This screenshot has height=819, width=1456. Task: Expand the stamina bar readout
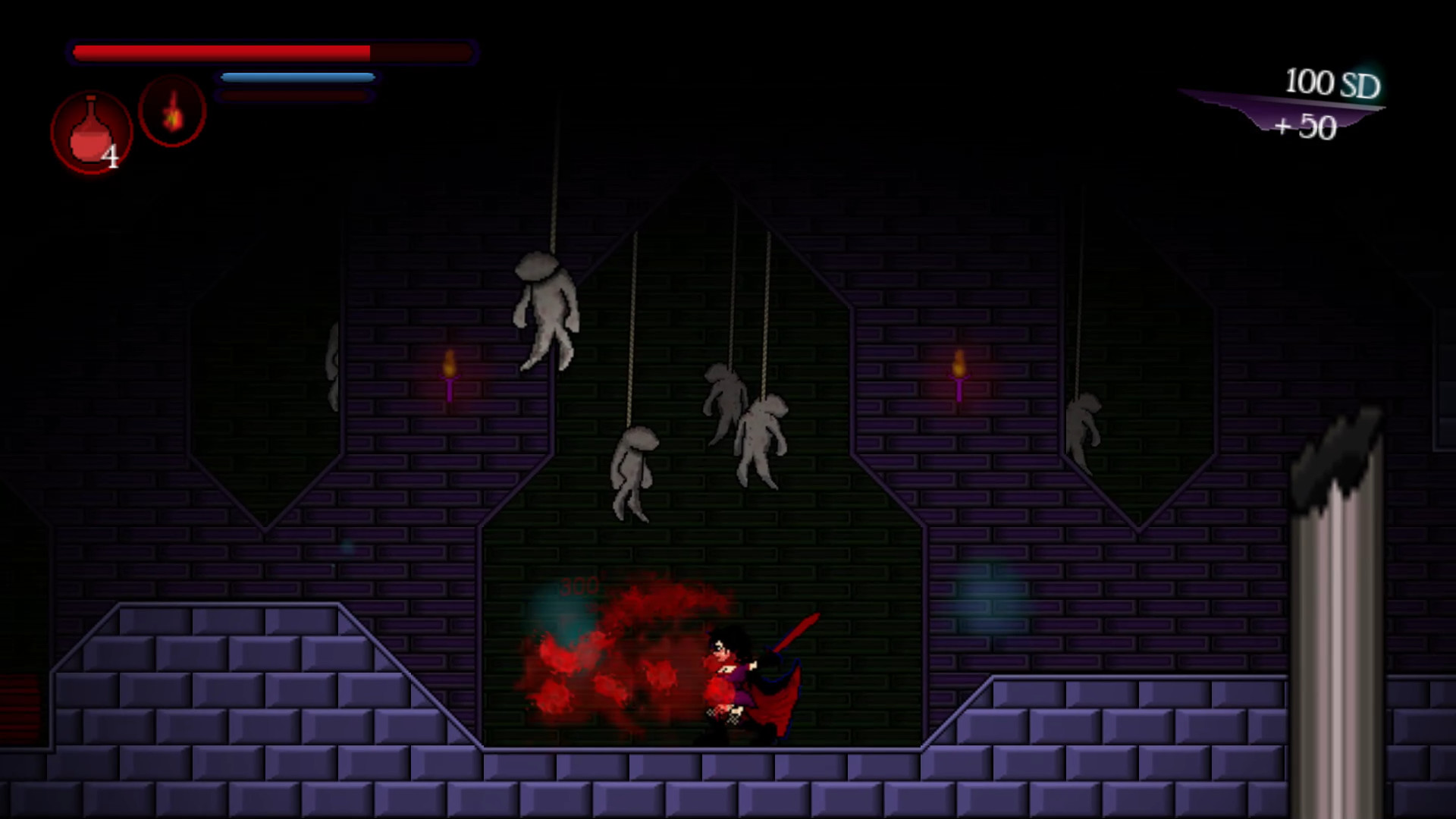tap(296, 77)
